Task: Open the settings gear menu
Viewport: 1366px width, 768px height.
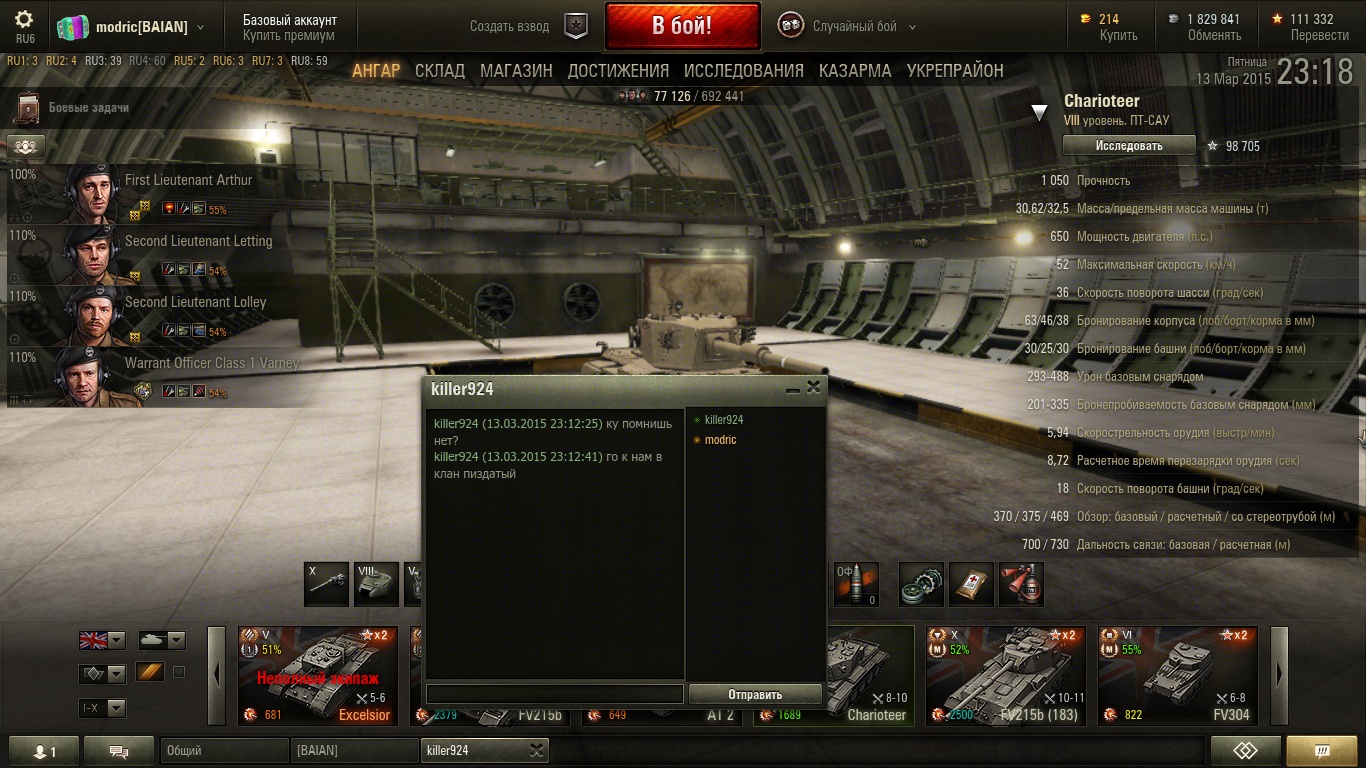Action: (24, 20)
